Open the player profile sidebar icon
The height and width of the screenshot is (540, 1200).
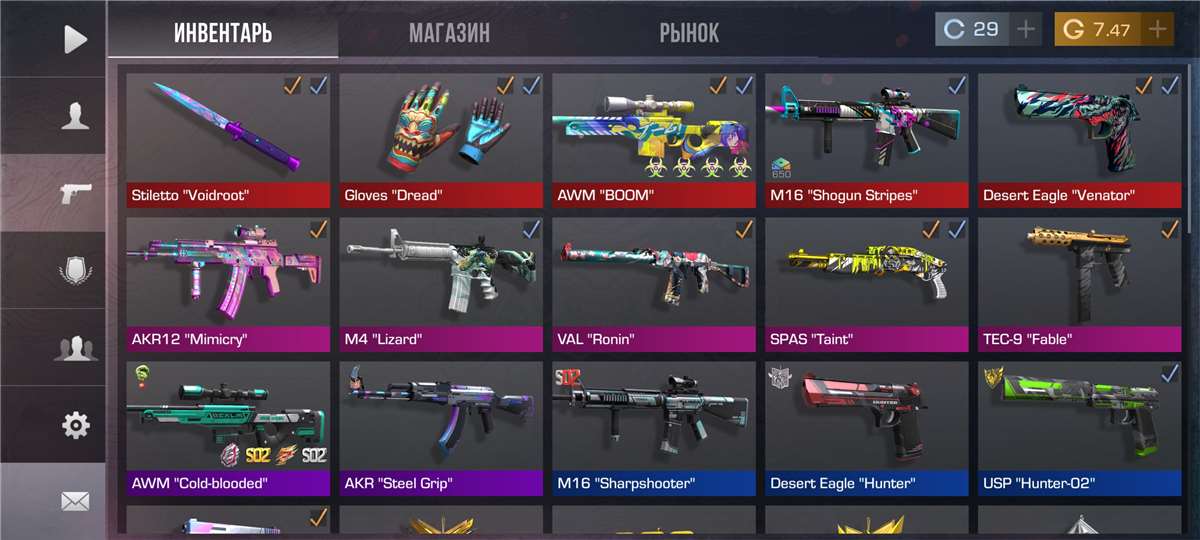75,116
